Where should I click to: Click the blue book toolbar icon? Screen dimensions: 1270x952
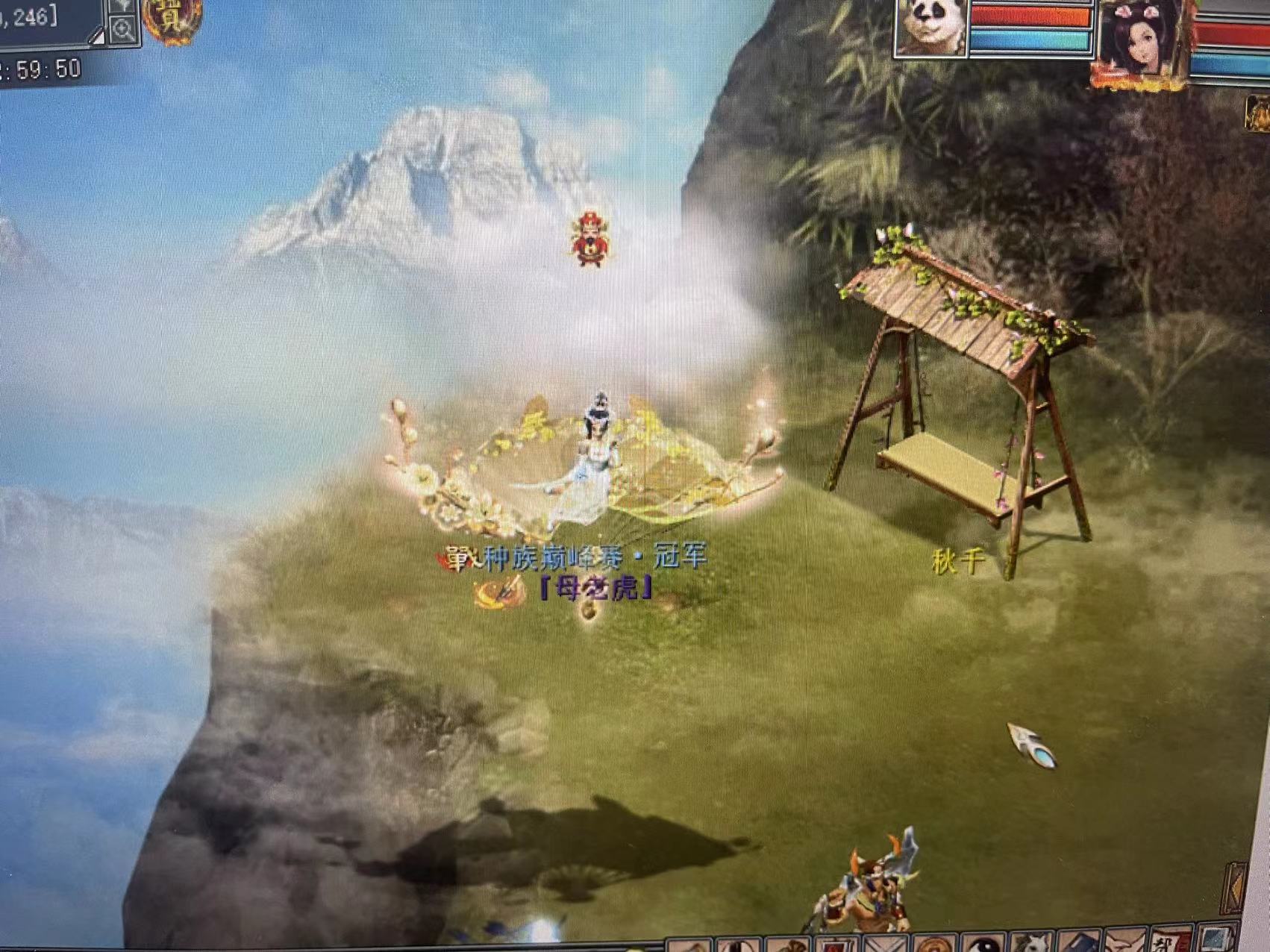pyautogui.click(x=1079, y=943)
